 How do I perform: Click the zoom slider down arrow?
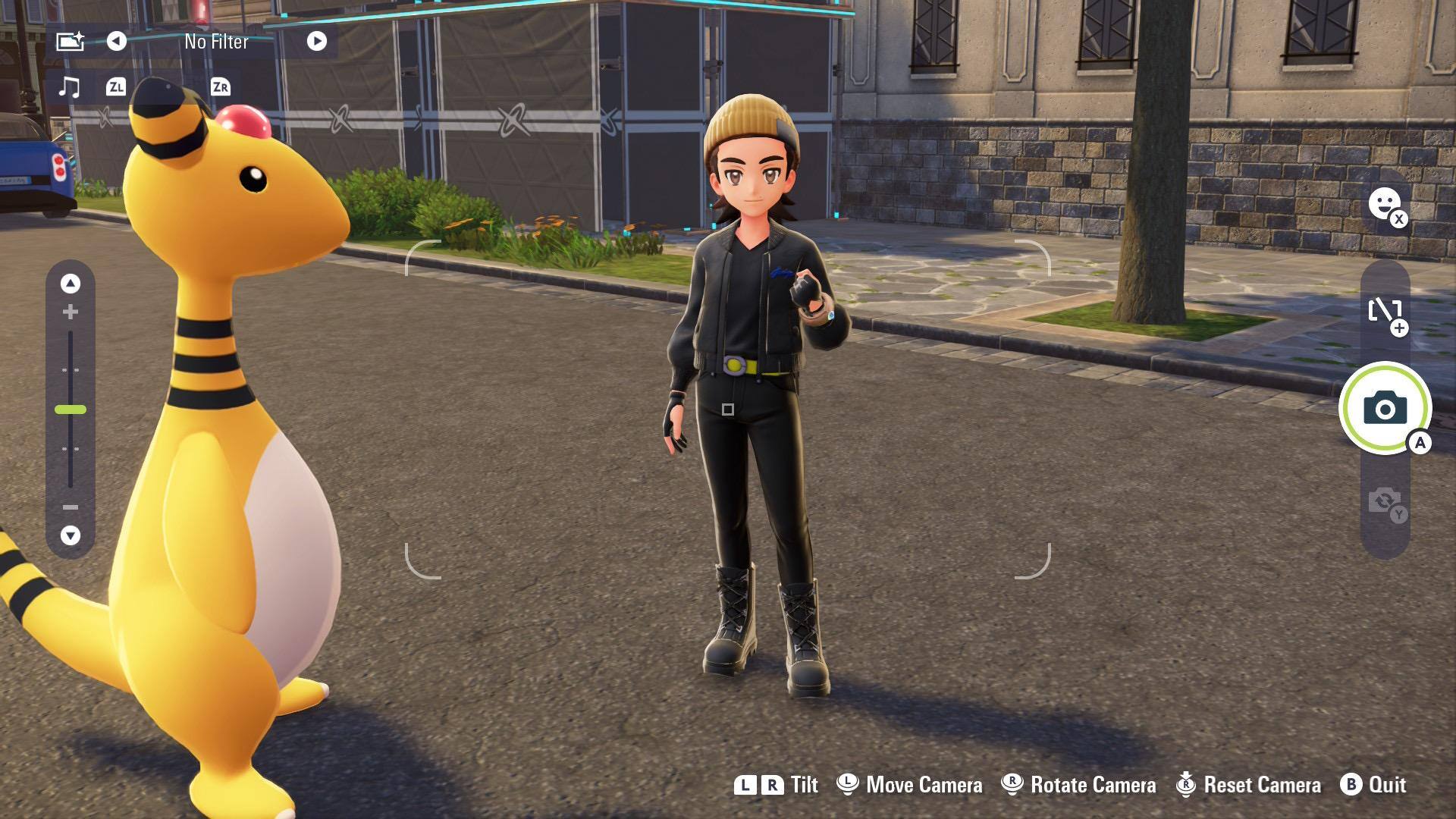tap(71, 535)
